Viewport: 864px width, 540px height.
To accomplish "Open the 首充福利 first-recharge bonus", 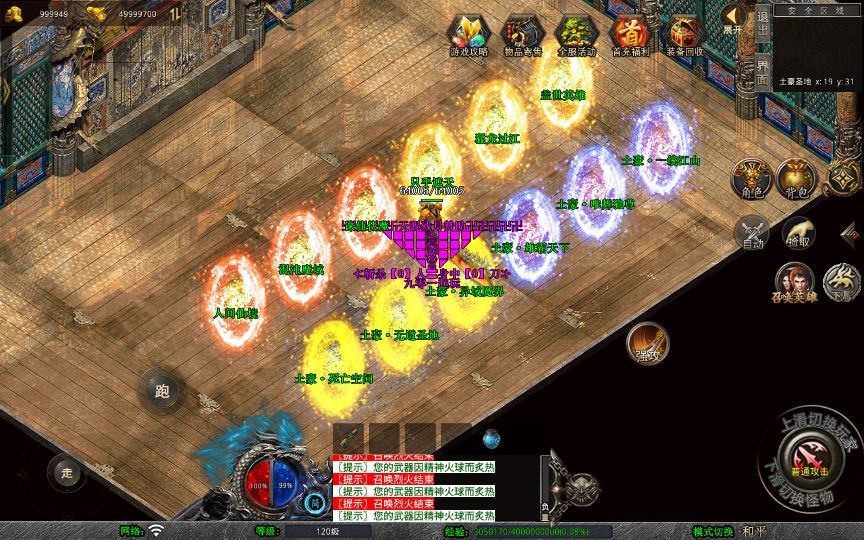I will tap(630, 34).
